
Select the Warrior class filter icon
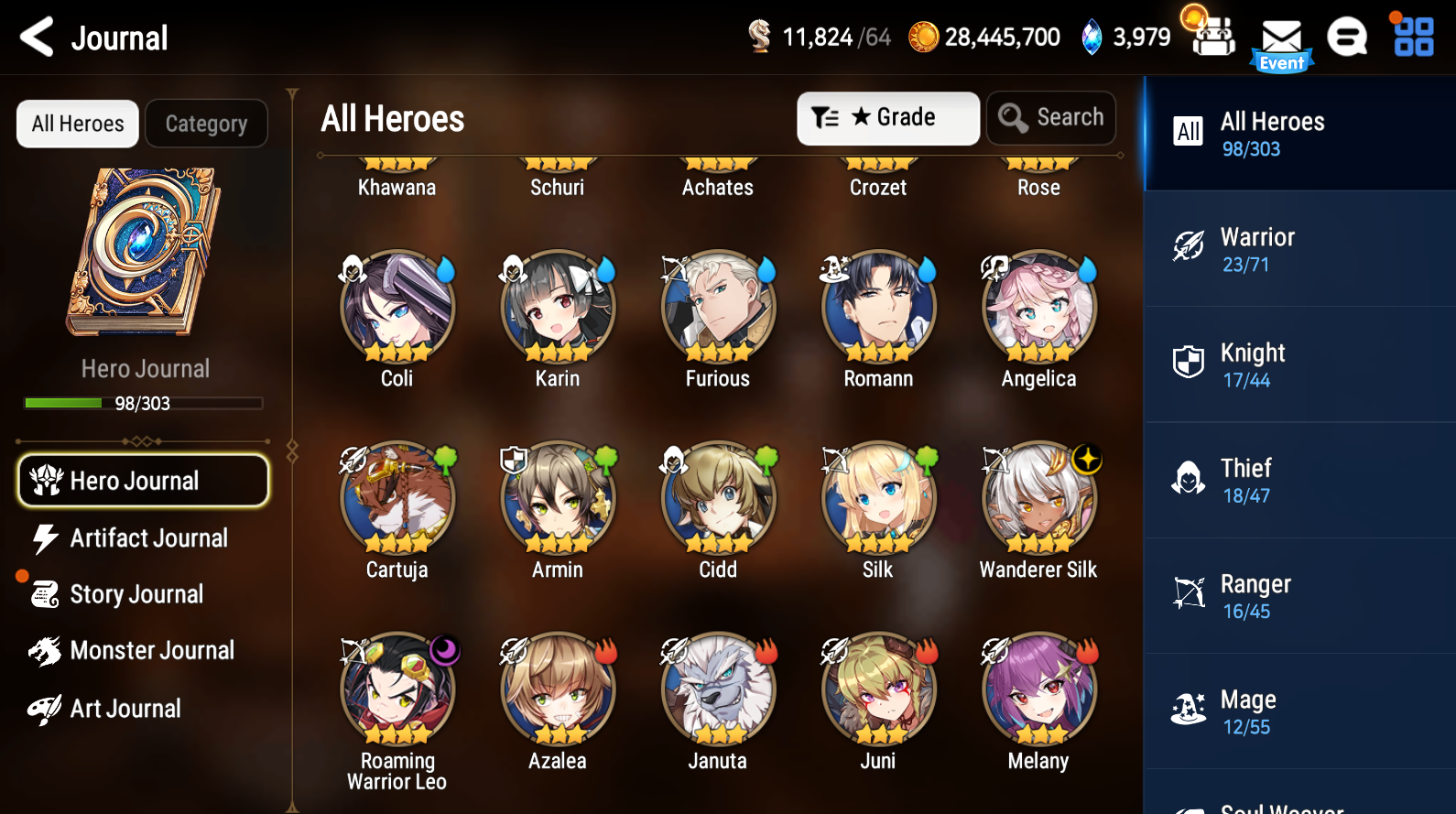(1188, 245)
